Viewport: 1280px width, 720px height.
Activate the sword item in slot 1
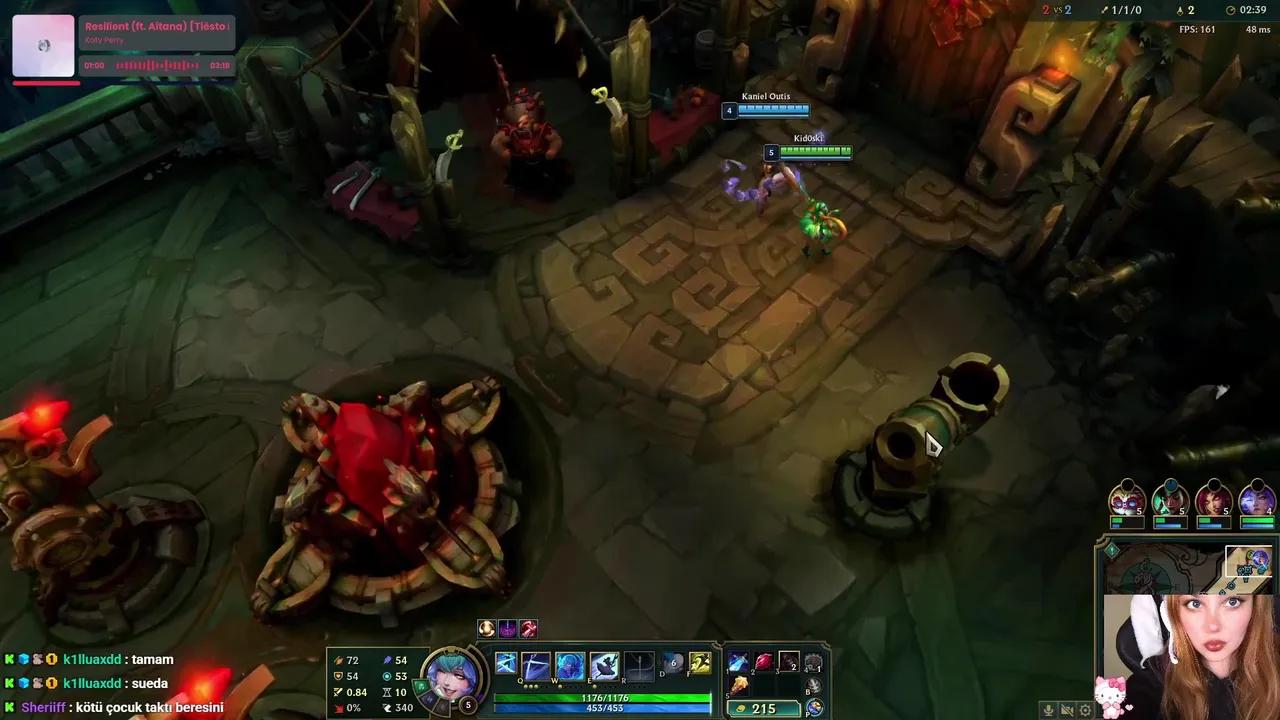point(737,662)
